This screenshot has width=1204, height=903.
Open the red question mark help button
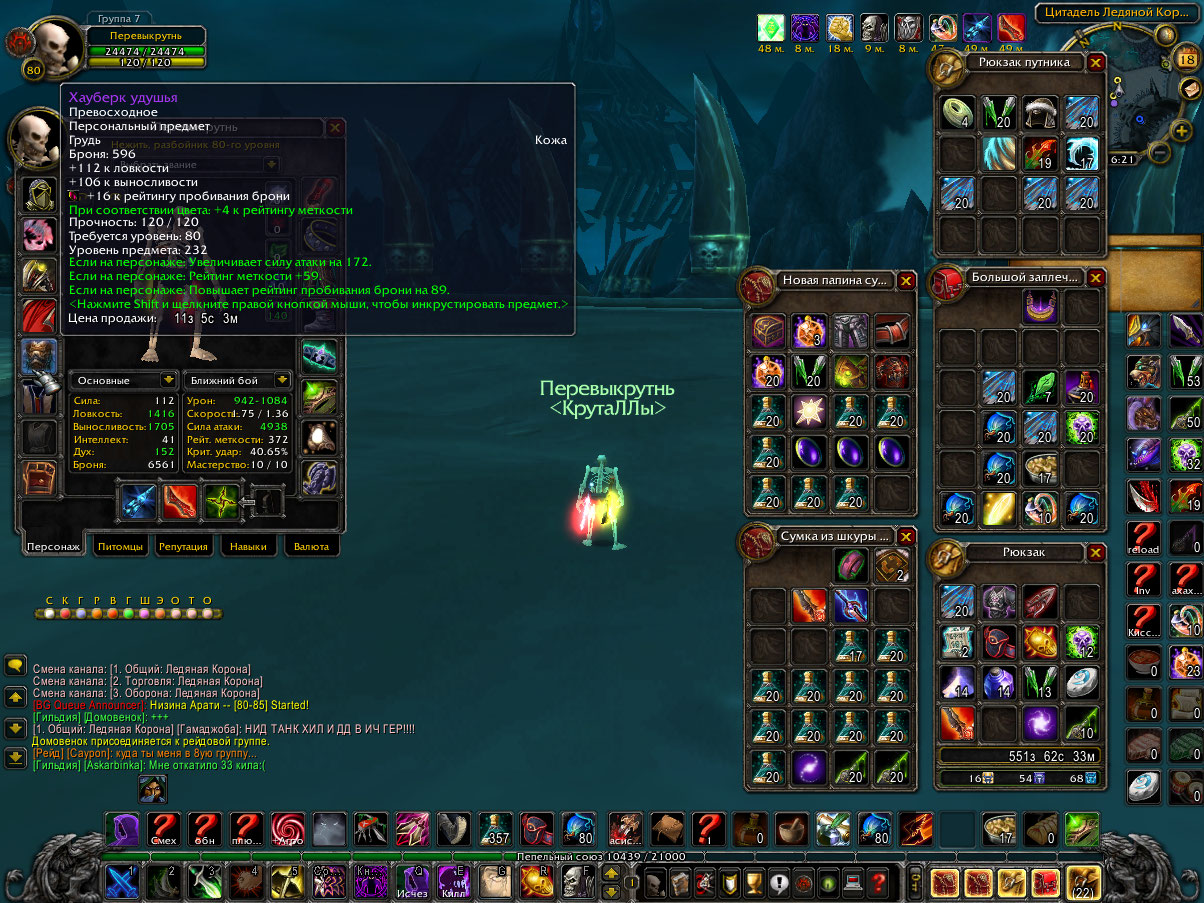[x=879, y=882]
